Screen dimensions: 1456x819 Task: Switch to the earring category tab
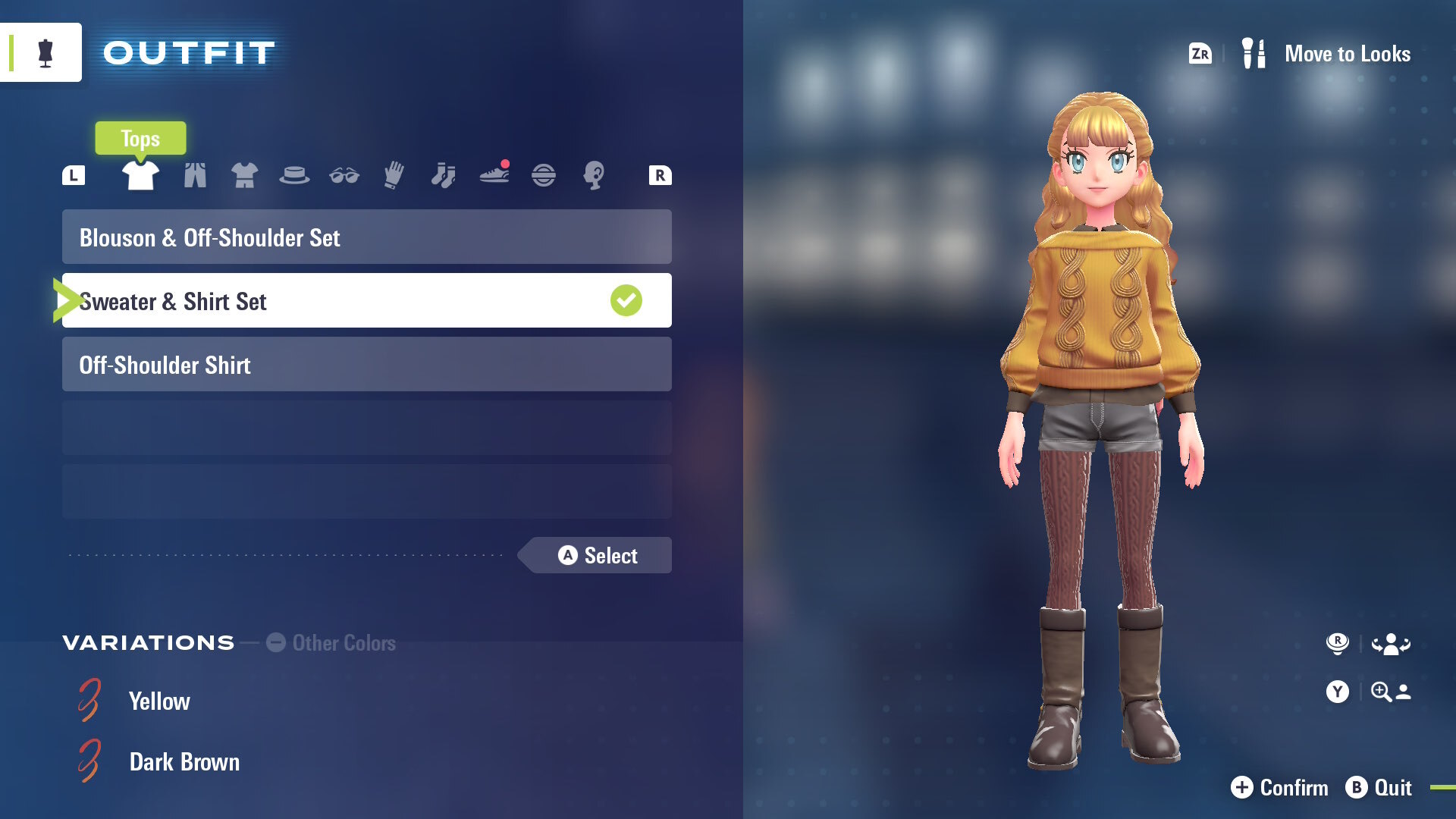tap(594, 175)
